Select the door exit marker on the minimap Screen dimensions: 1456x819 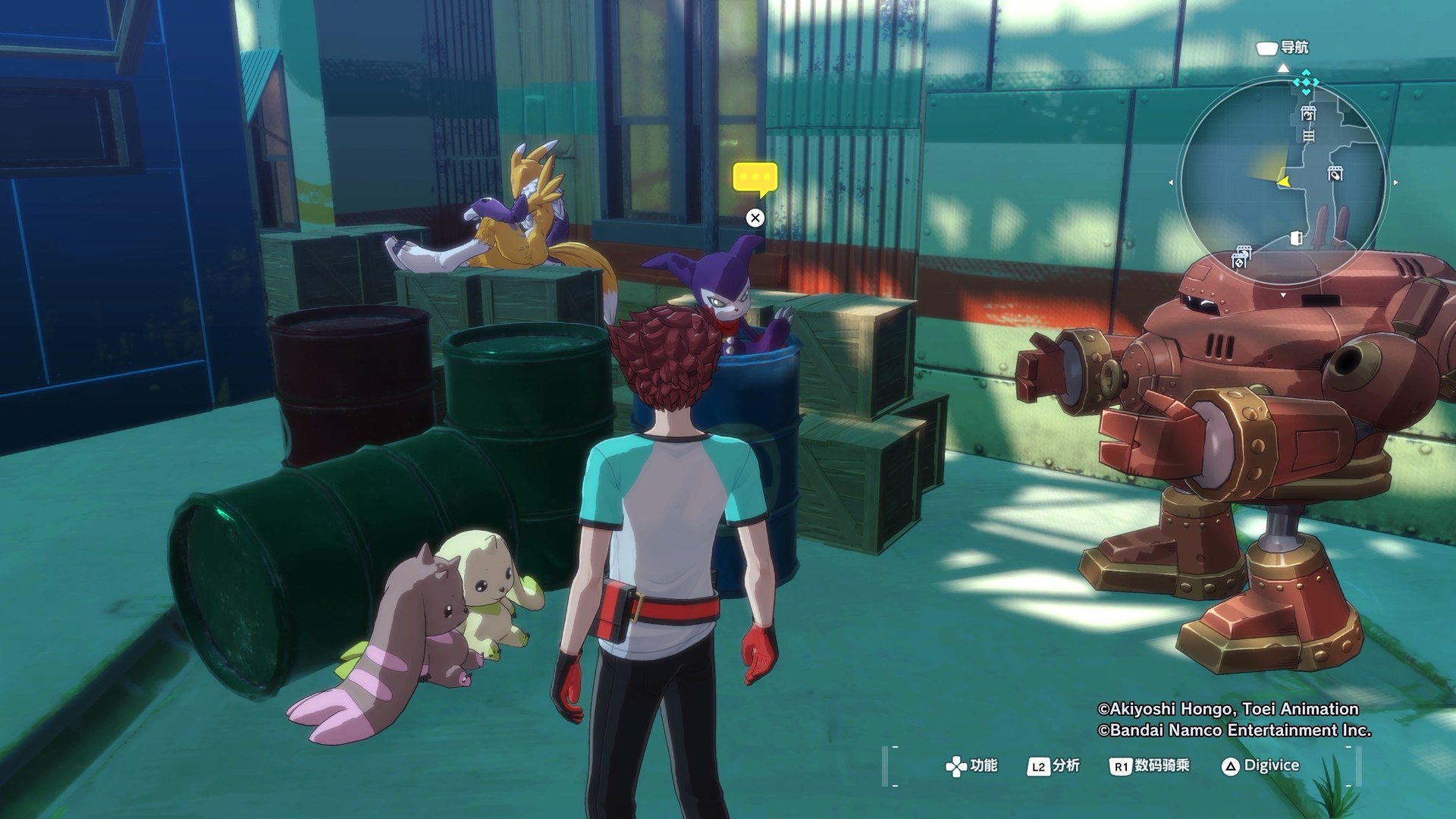click(x=1296, y=239)
